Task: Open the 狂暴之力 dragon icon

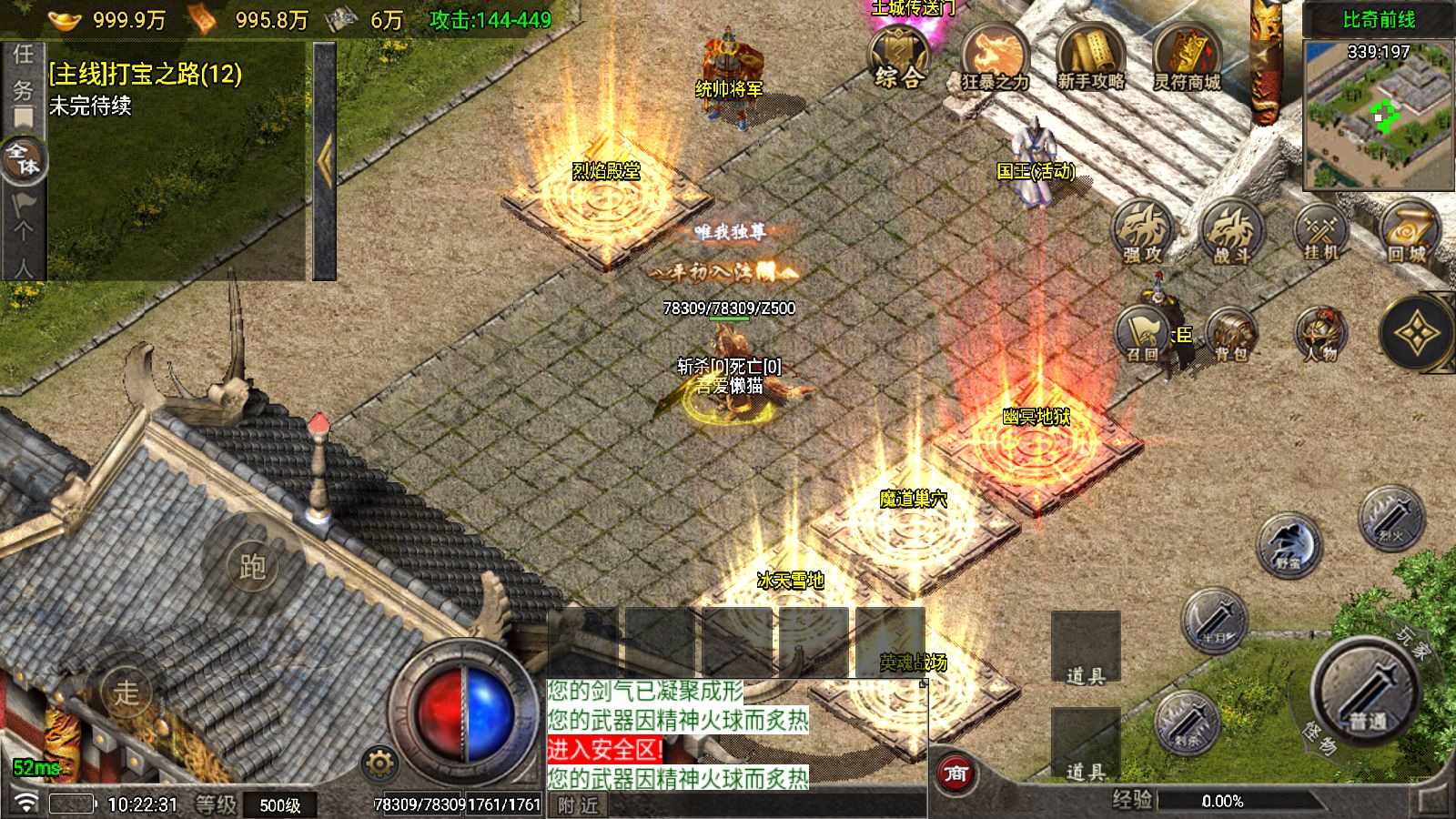Action: [x=995, y=58]
